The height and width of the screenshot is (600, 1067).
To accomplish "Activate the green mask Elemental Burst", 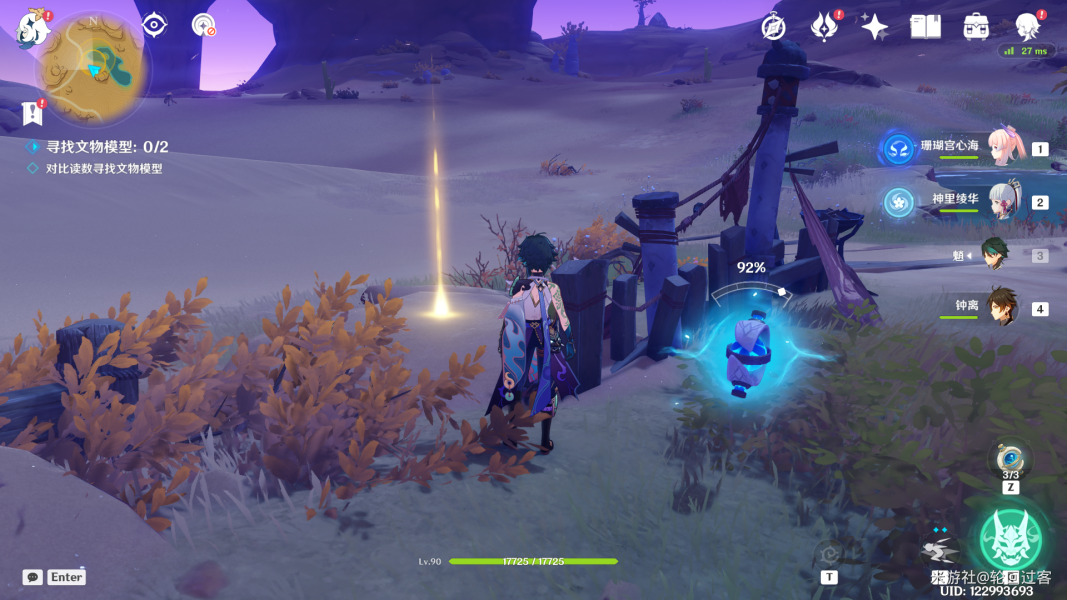I will pos(1010,540).
